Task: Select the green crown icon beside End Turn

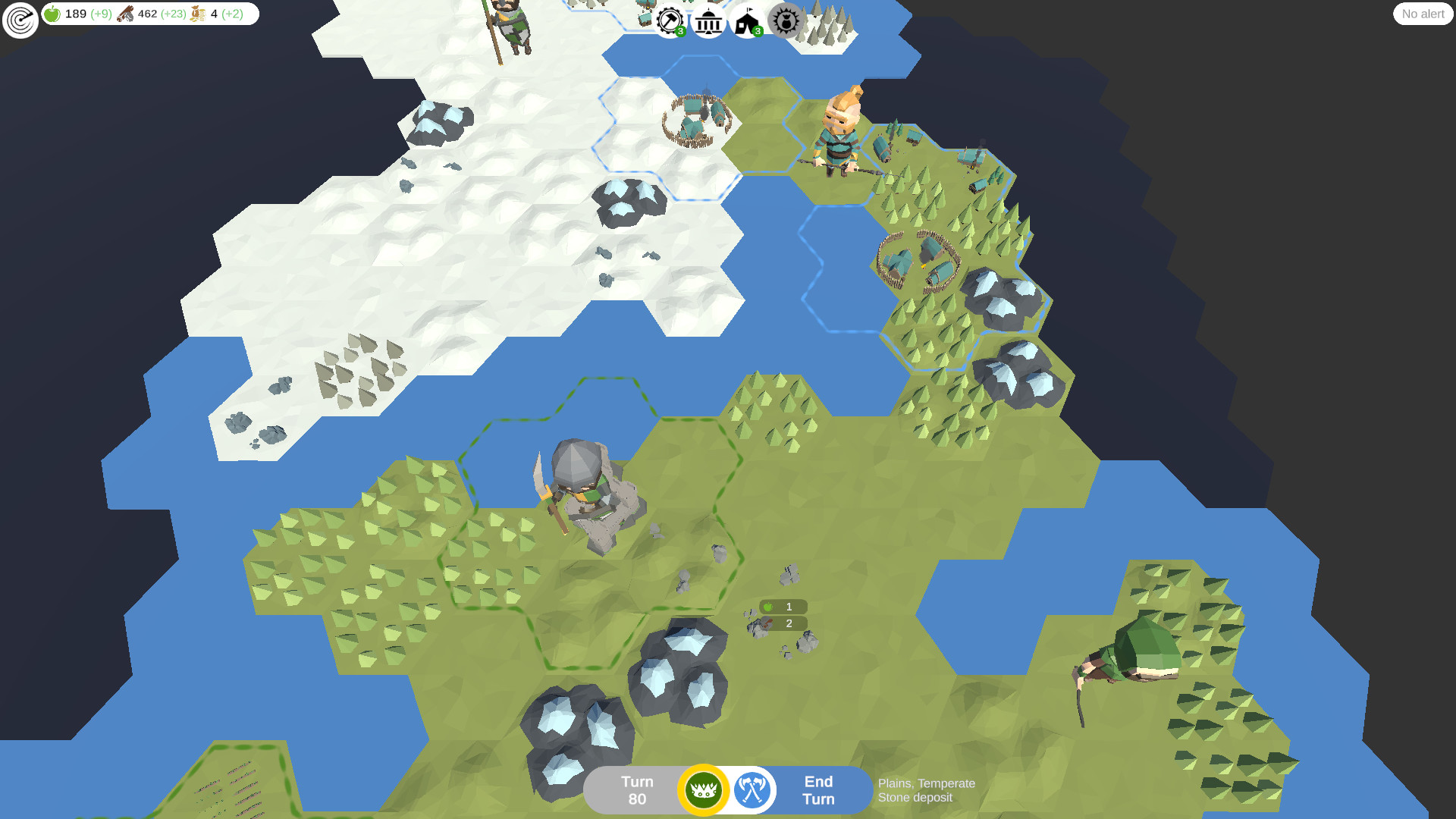Action: coord(704,789)
